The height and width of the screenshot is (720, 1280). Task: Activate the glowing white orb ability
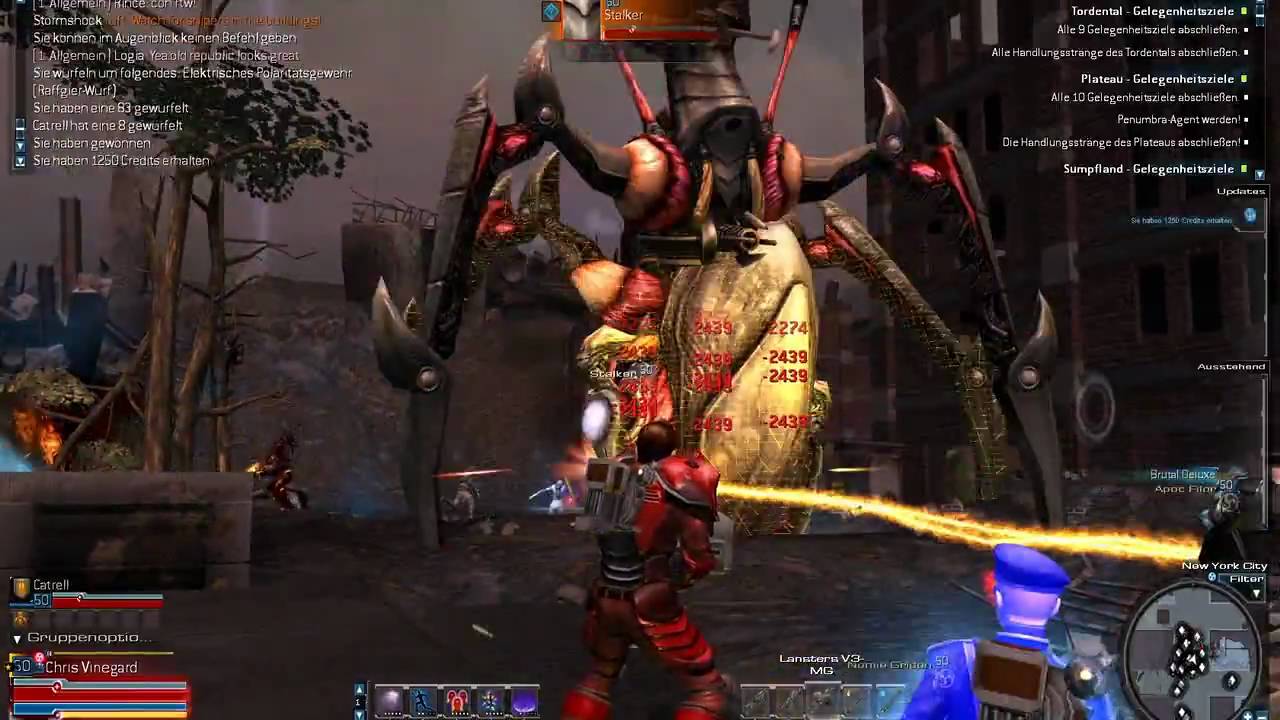(390, 702)
